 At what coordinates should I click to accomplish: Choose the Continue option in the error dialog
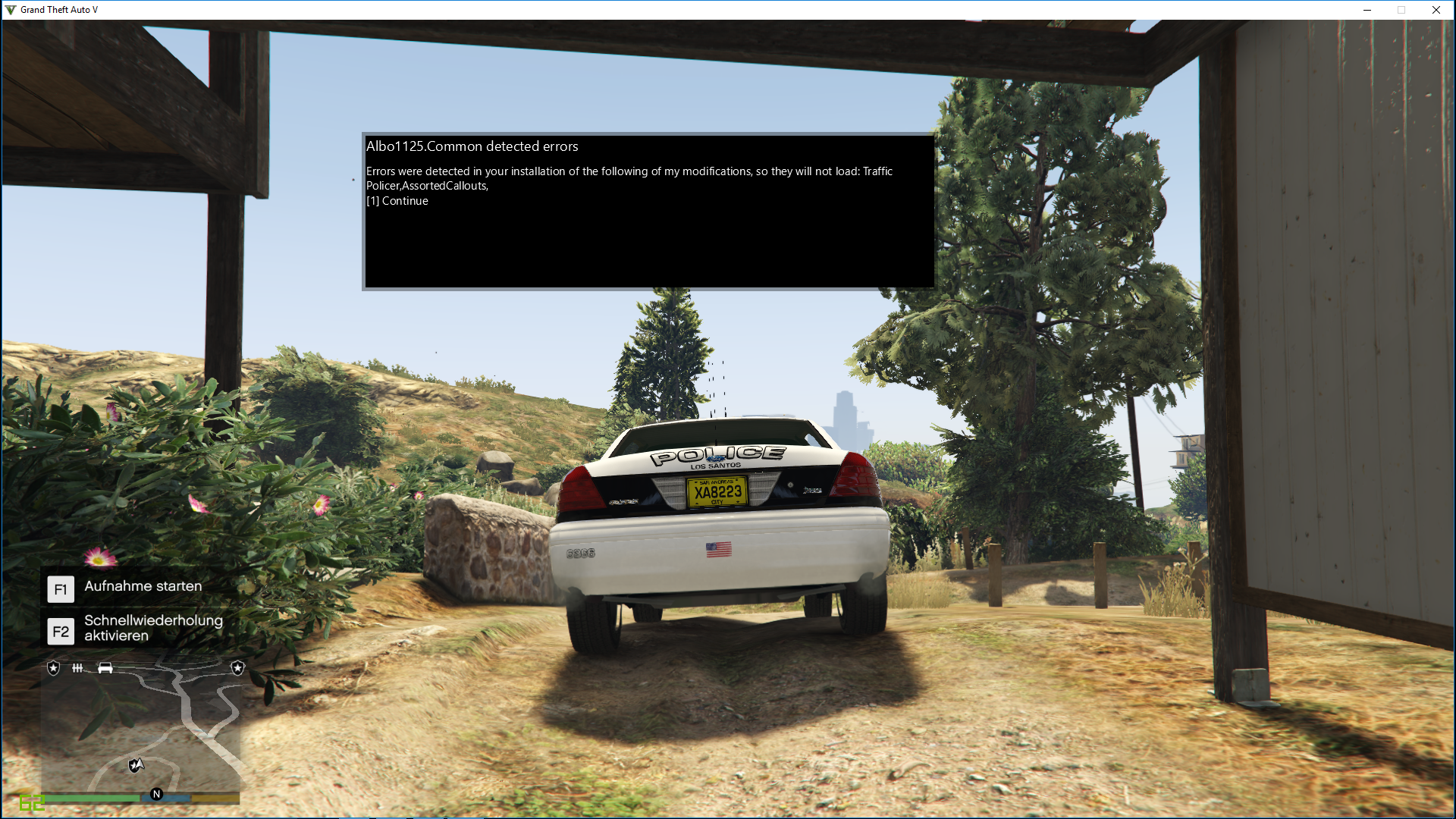[x=397, y=201]
